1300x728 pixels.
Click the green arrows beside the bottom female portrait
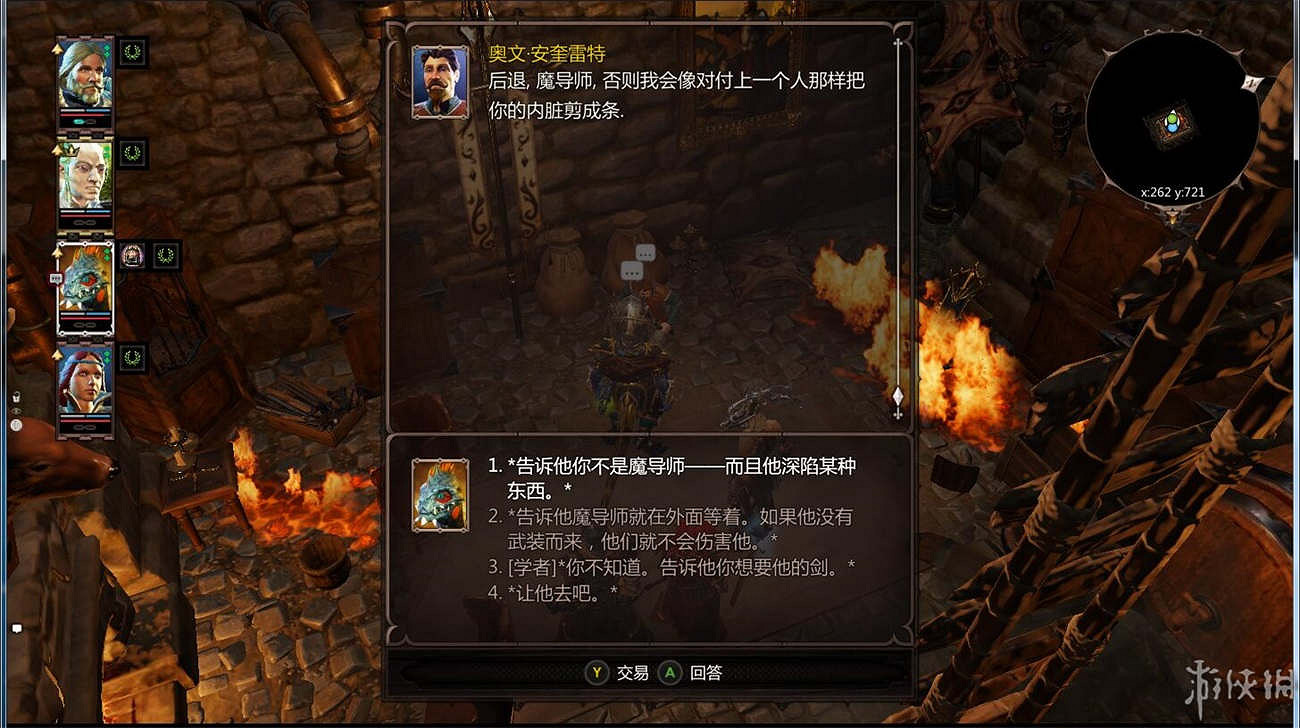tap(106, 354)
